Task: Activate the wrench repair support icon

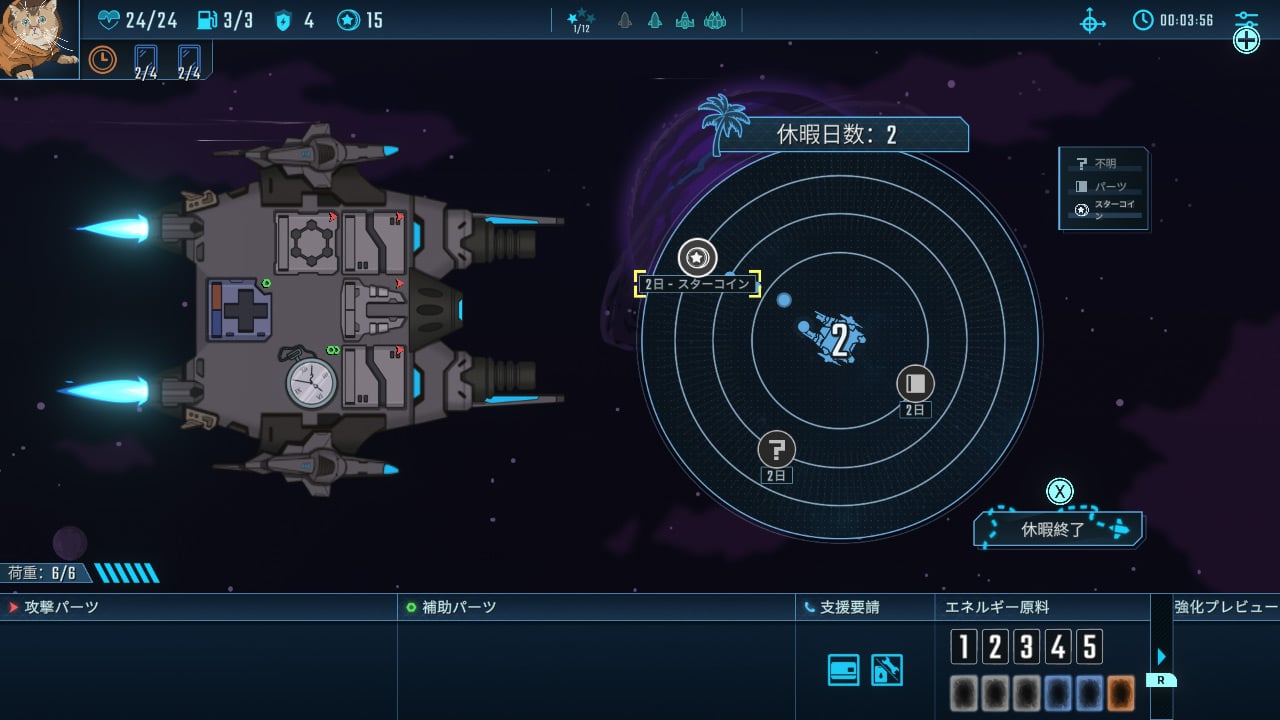Action: 887,670
